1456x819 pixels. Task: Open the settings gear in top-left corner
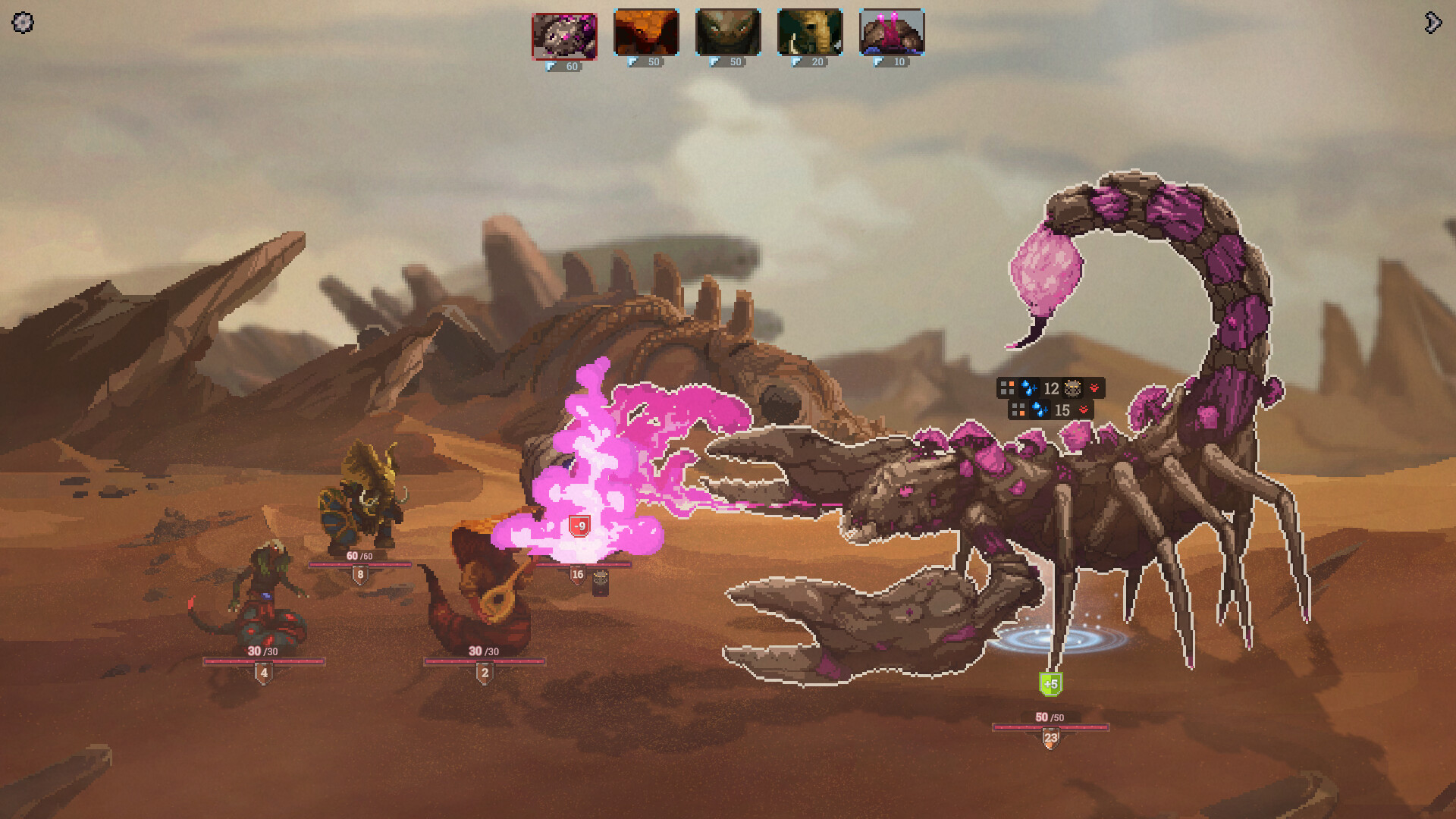(22, 24)
